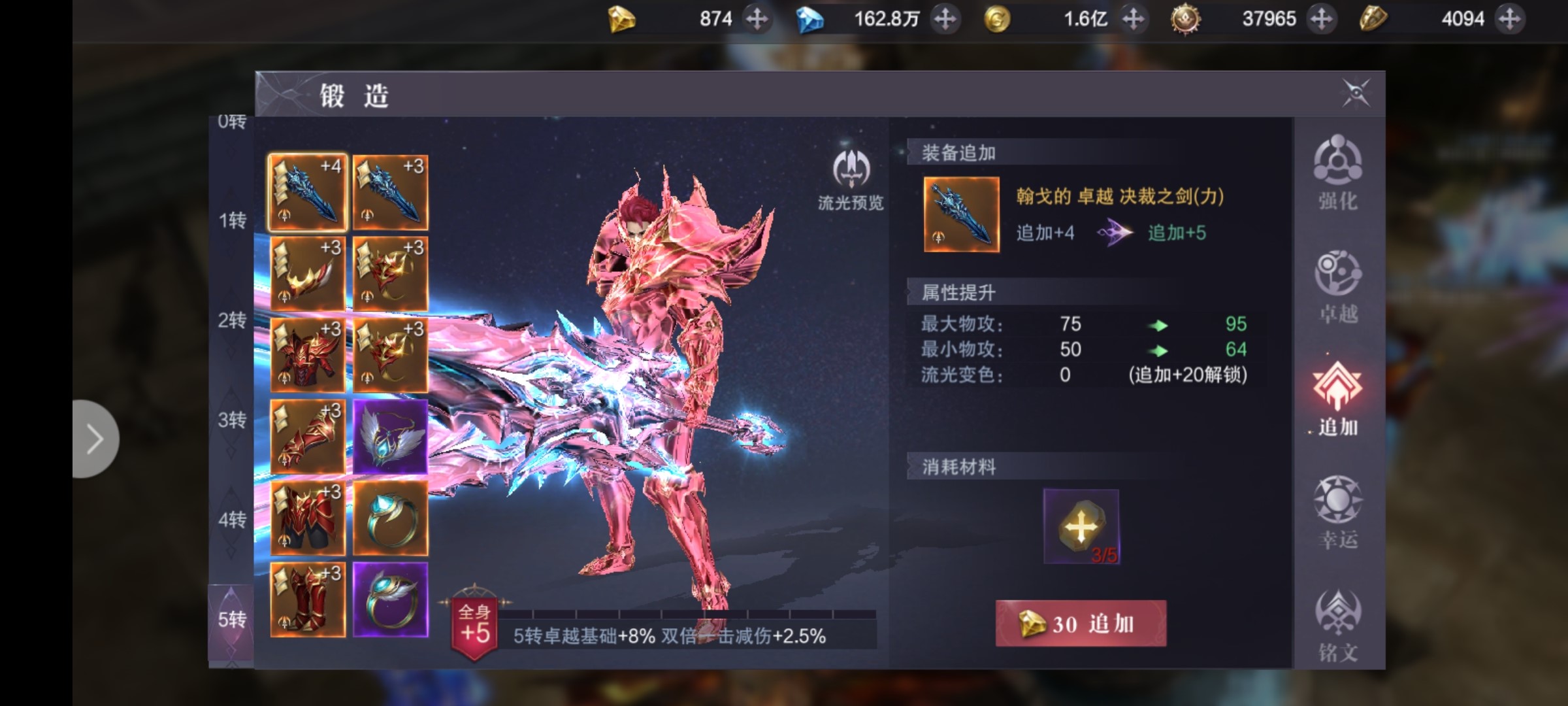The width and height of the screenshot is (1568, 706).
Task: Switch to the 幸运 tab
Action: tap(1337, 512)
